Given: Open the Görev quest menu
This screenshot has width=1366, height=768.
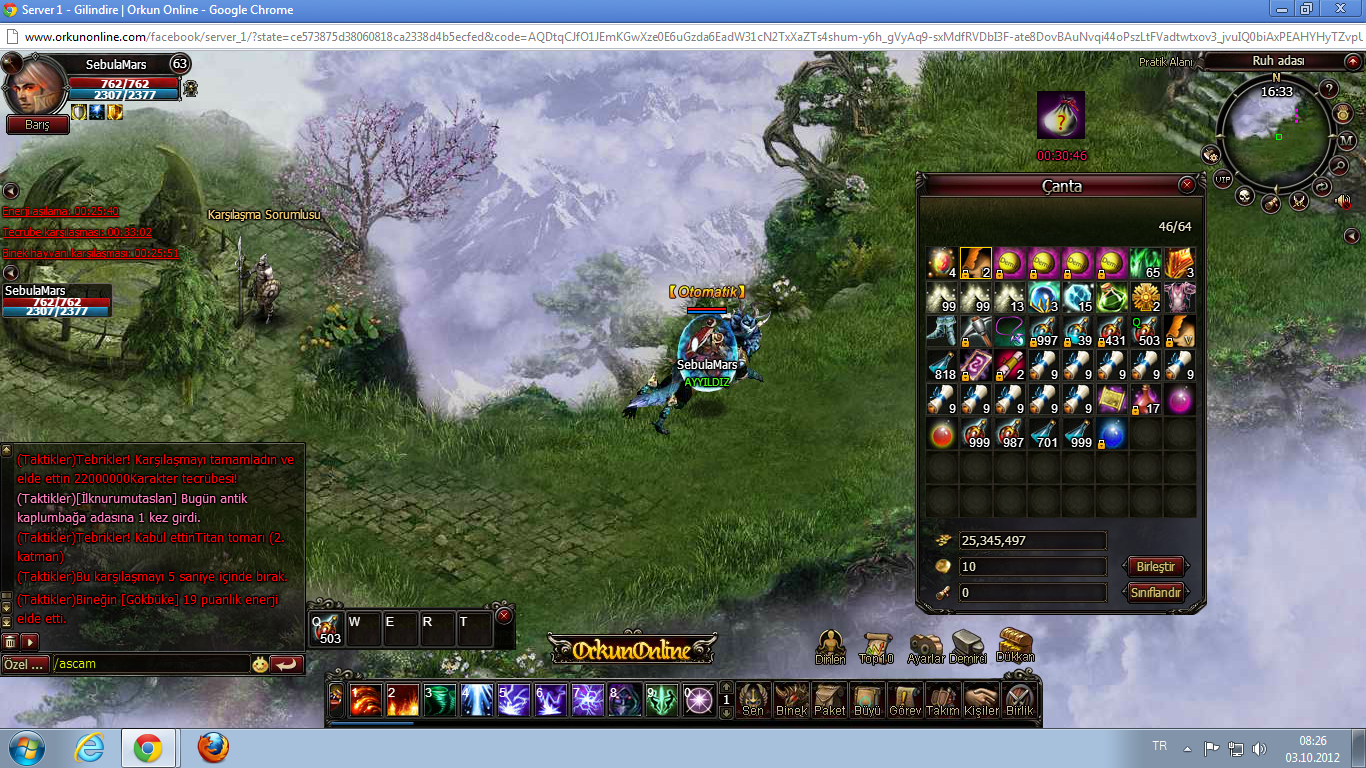Looking at the screenshot, I should click(x=905, y=698).
